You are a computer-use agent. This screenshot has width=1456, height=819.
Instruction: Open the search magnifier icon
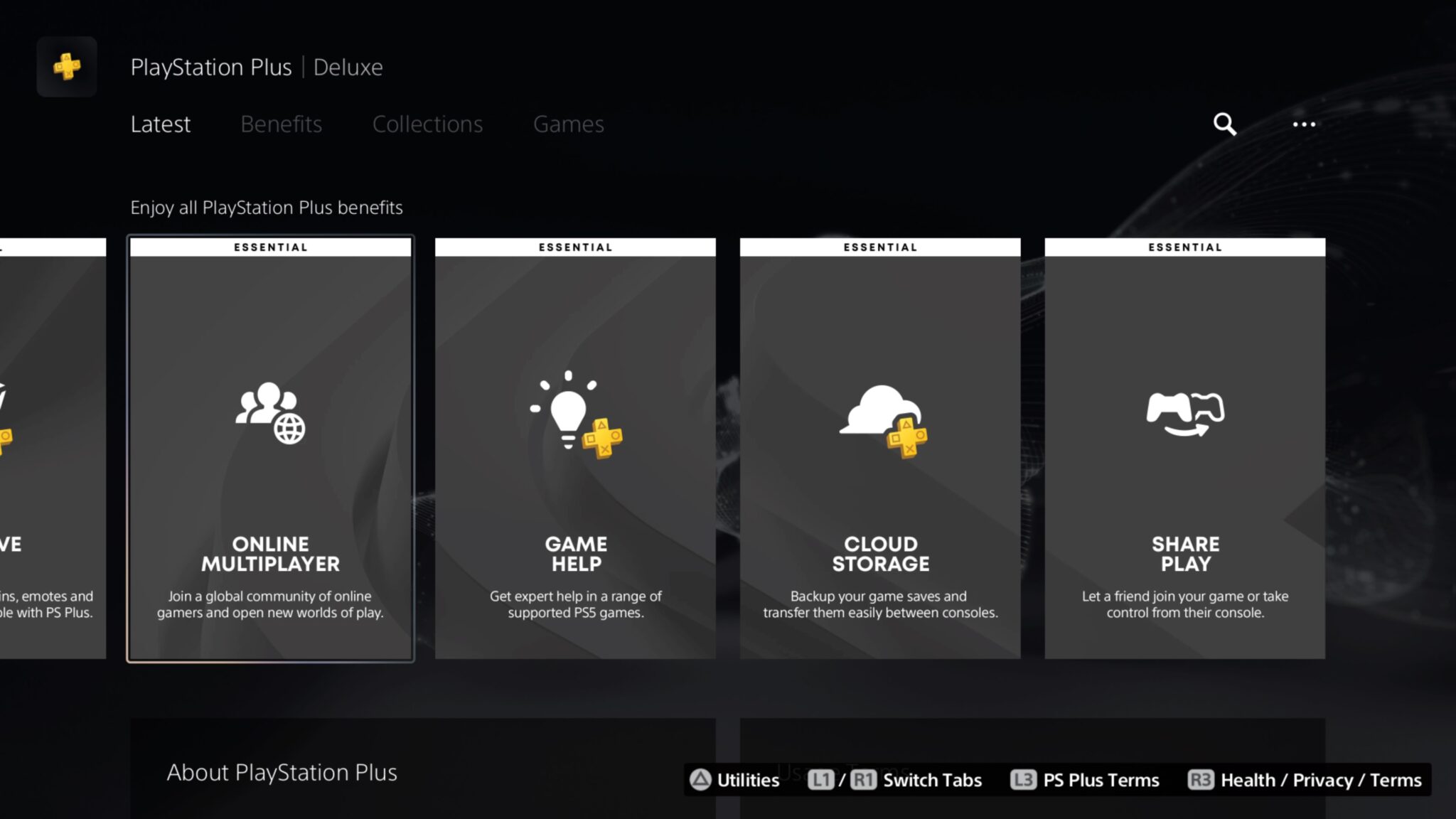(1224, 124)
